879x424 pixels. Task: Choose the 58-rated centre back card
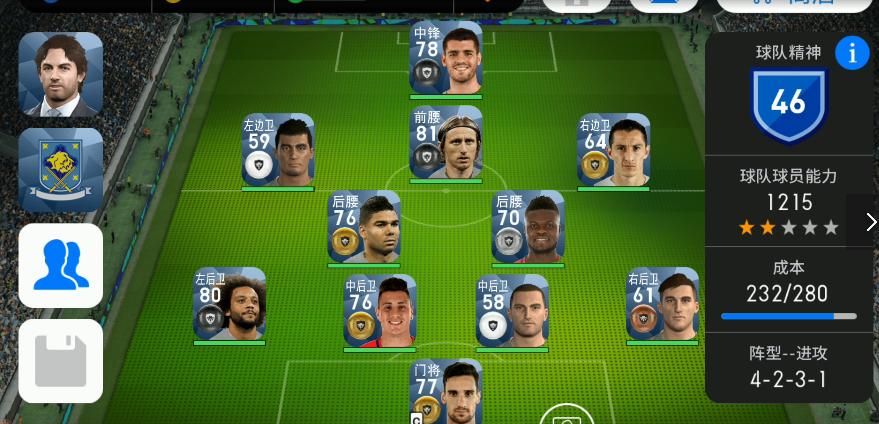[x=512, y=311]
